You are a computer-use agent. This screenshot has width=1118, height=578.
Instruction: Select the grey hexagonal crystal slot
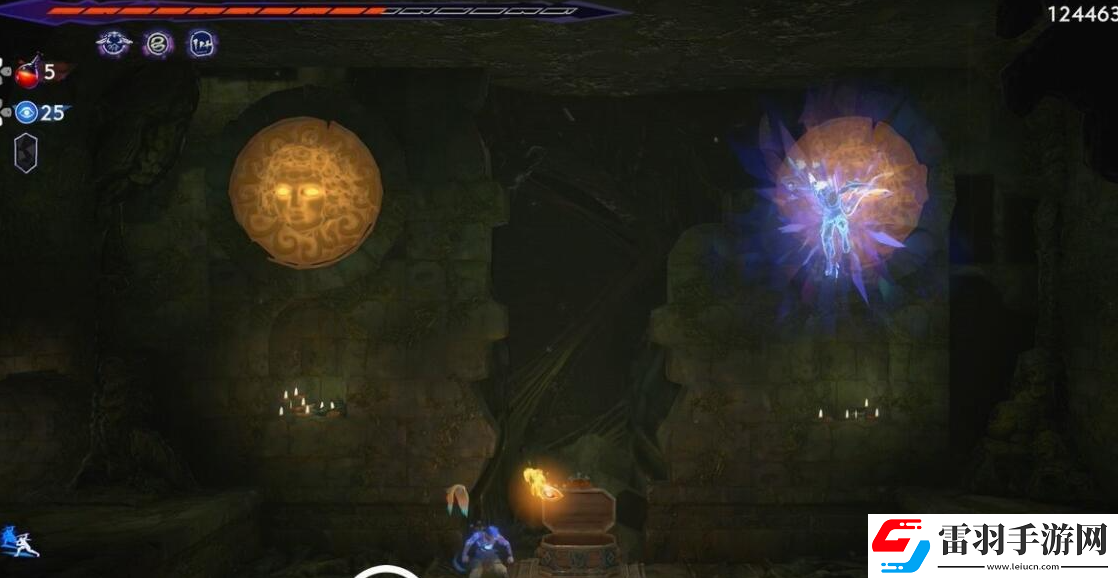(x=26, y=153)
